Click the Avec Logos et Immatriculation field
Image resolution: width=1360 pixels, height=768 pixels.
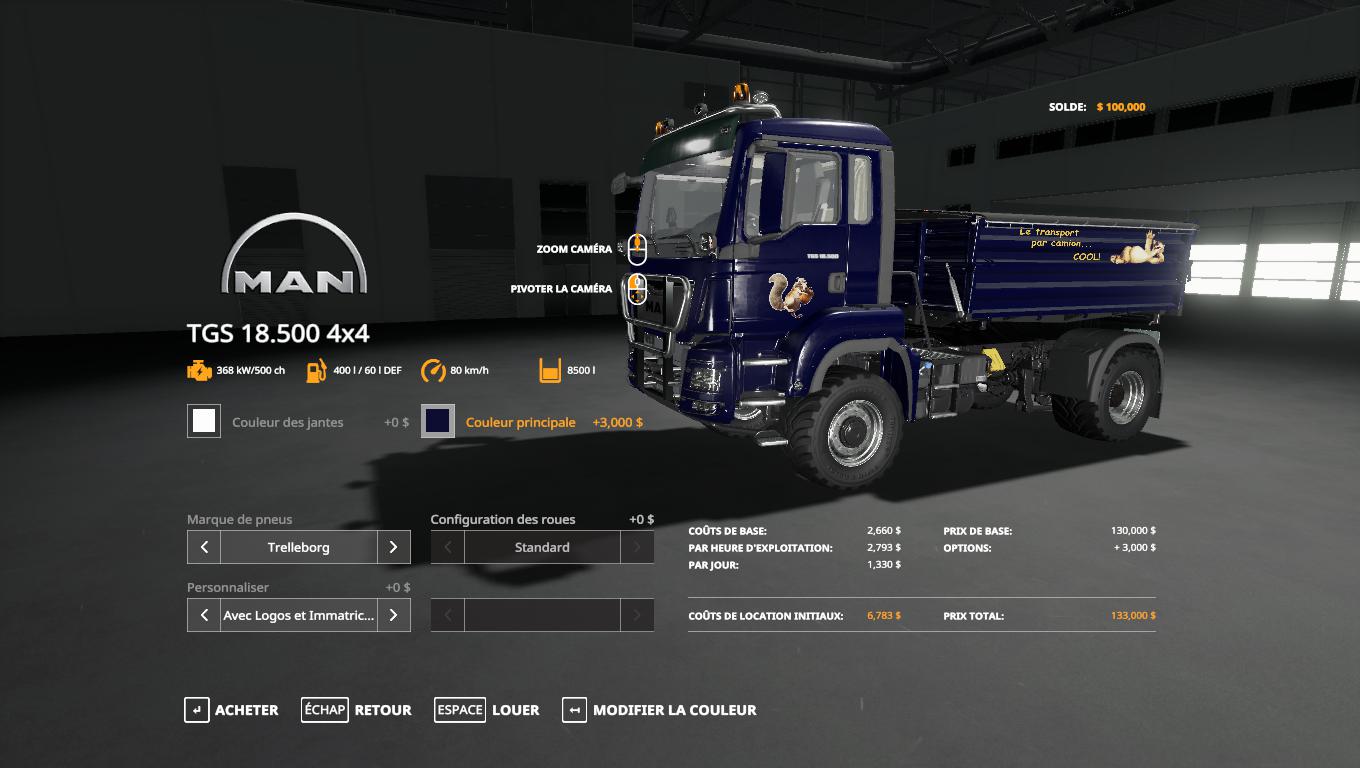click(x=298, y=615)
